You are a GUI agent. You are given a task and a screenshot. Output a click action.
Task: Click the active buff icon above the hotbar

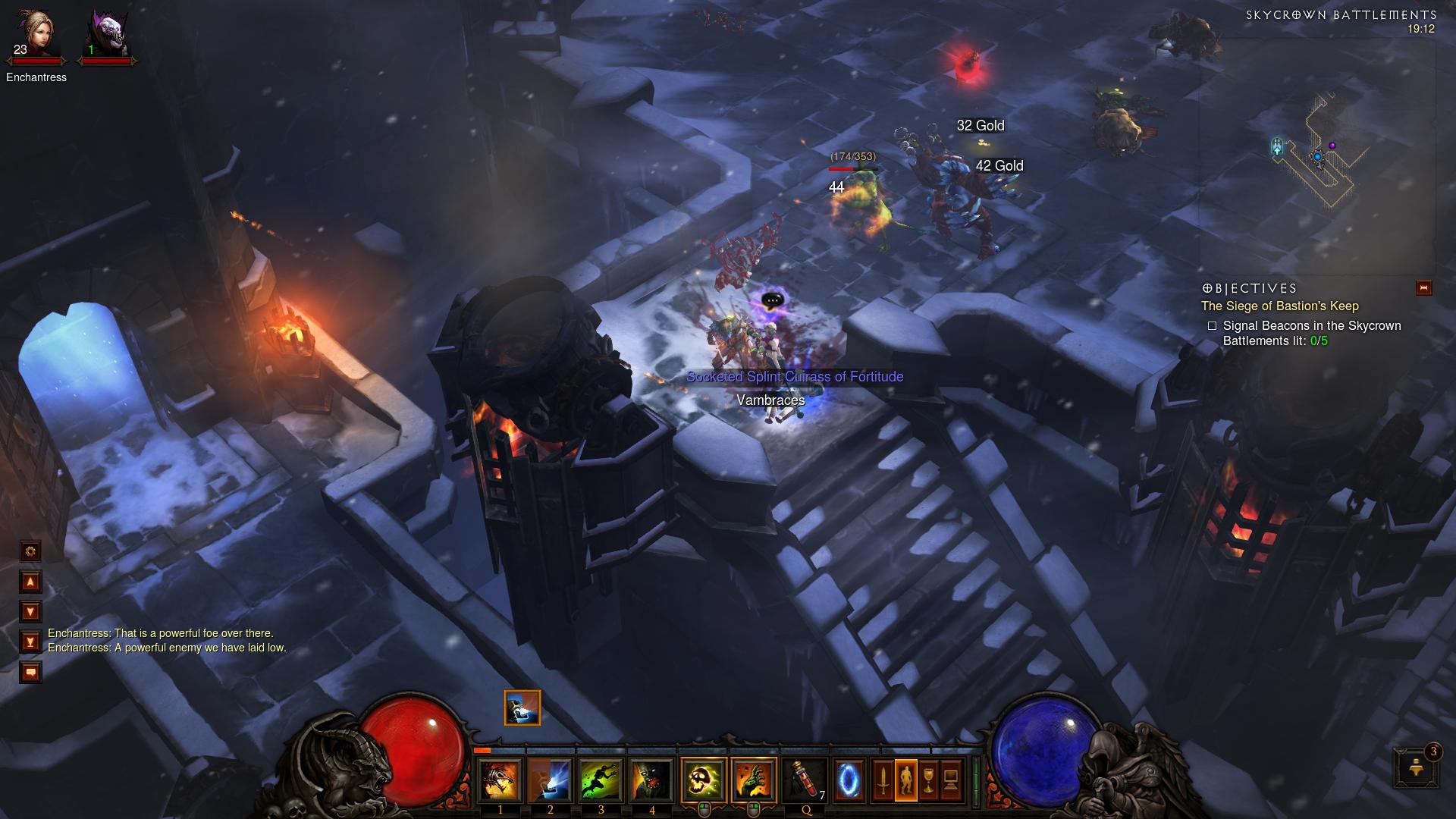522,708
